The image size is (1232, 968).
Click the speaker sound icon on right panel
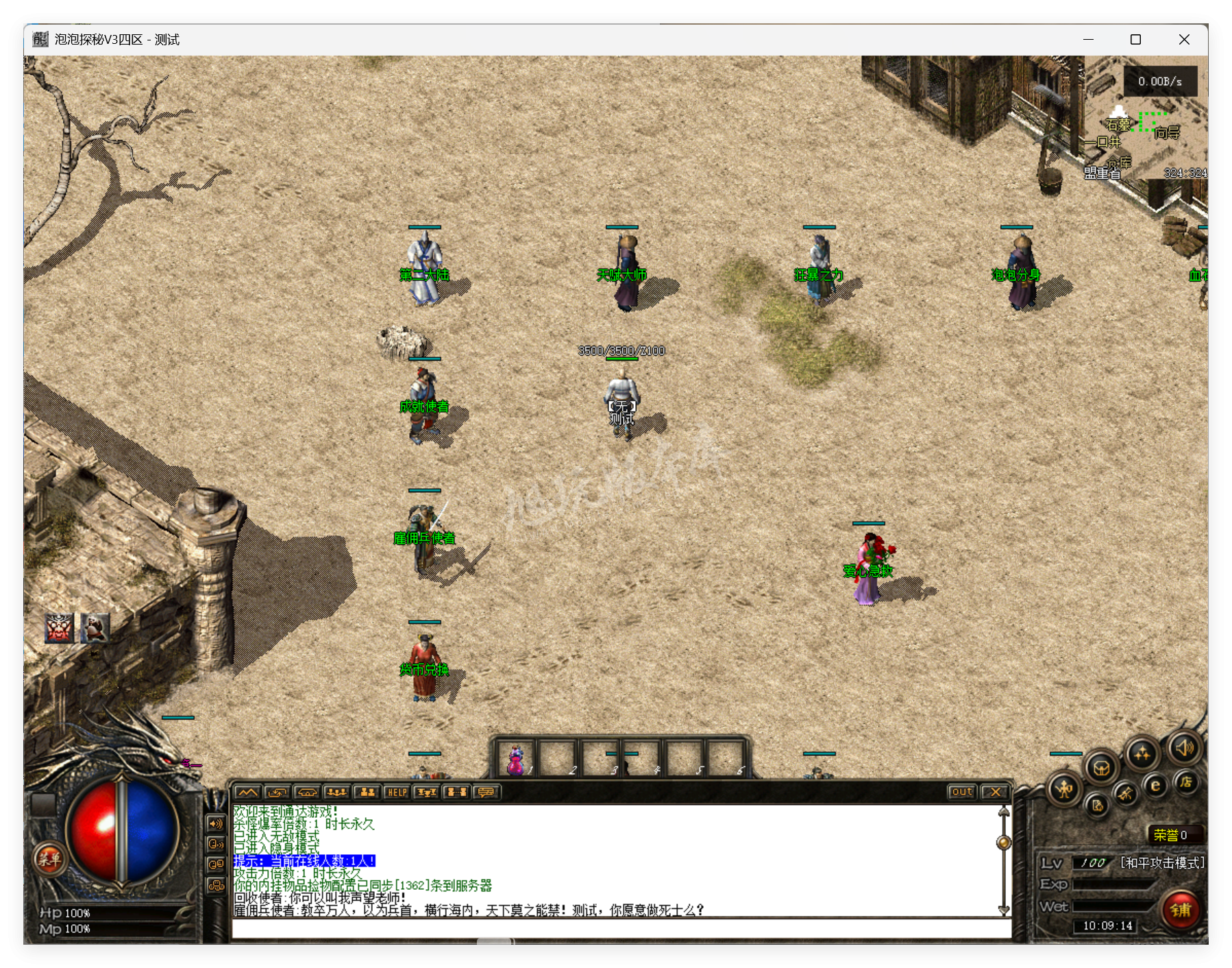[1185, 749]
